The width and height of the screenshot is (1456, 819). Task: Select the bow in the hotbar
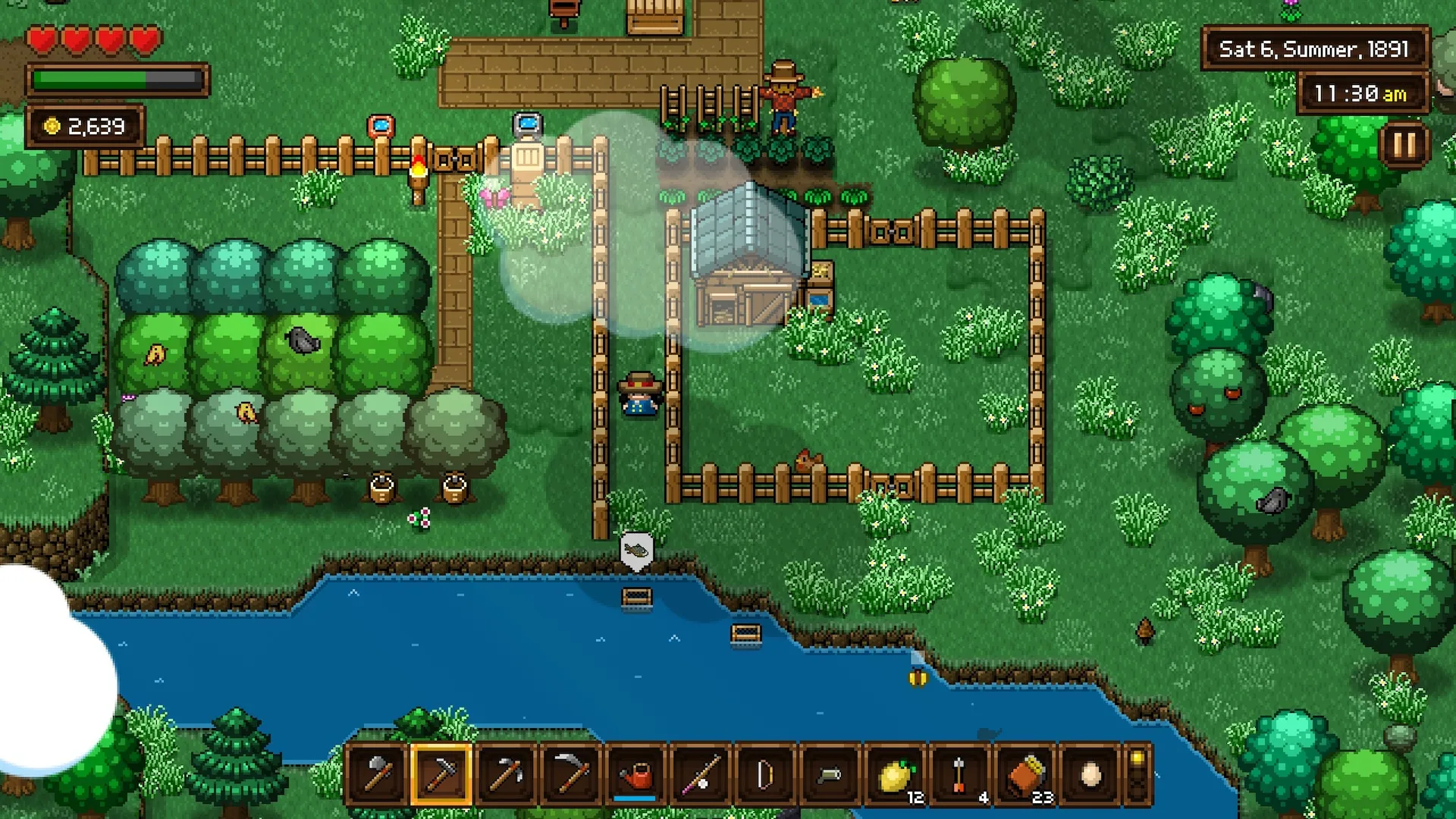pos(764,774)
